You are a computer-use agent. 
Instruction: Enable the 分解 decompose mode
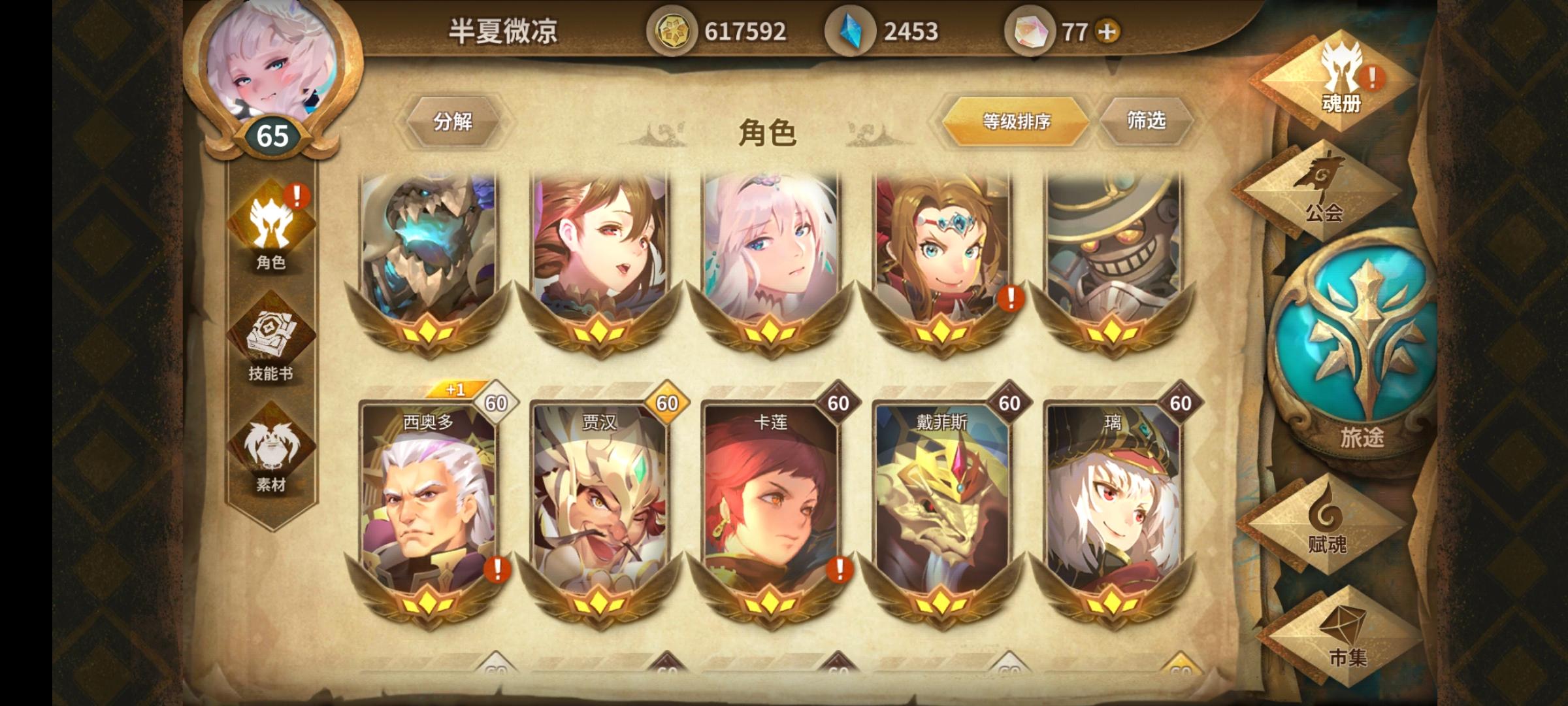(455, 120)
